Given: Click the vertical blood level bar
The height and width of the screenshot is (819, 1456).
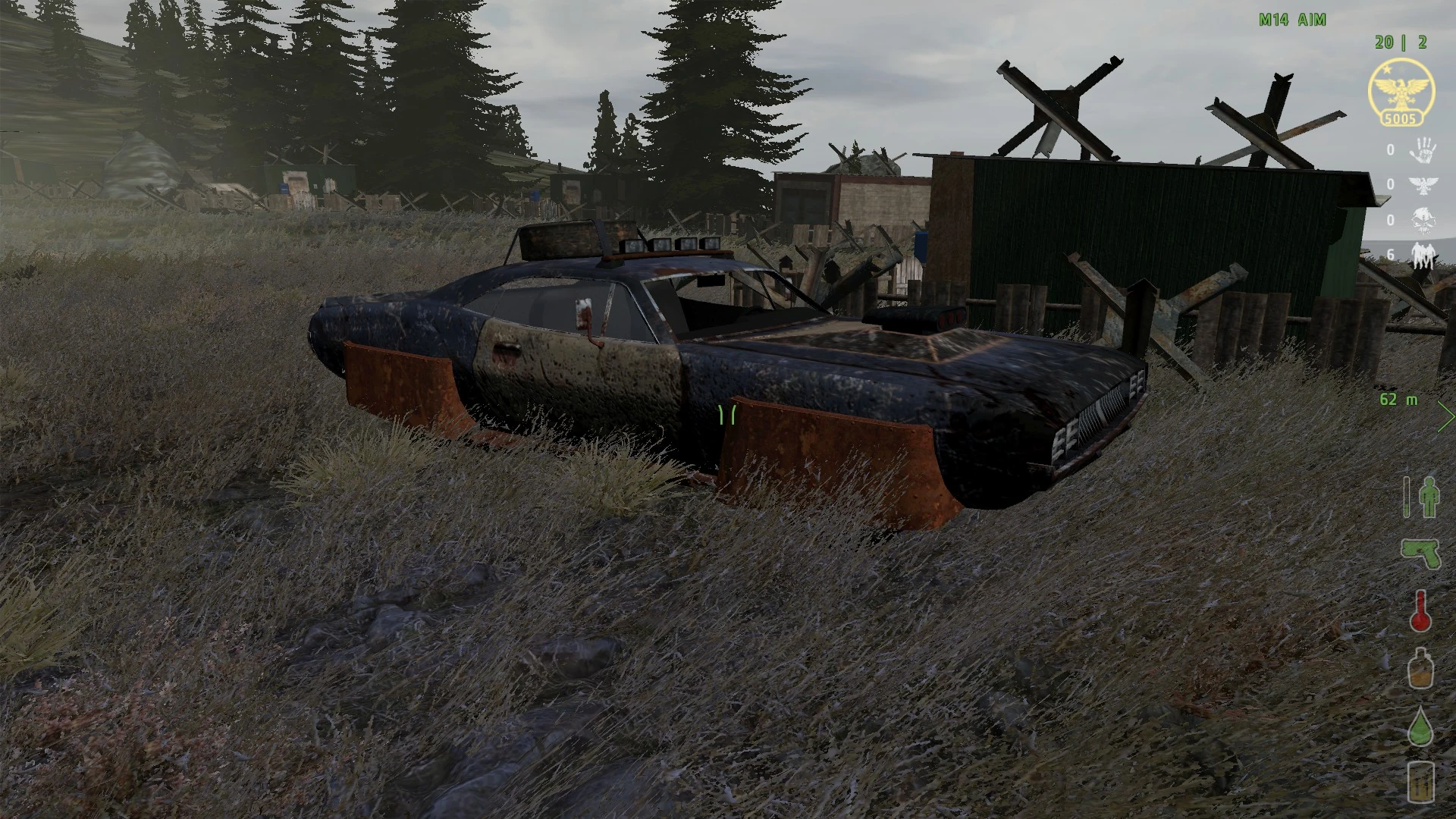Looking at the screenshot, I should [x=1407, y=497].
